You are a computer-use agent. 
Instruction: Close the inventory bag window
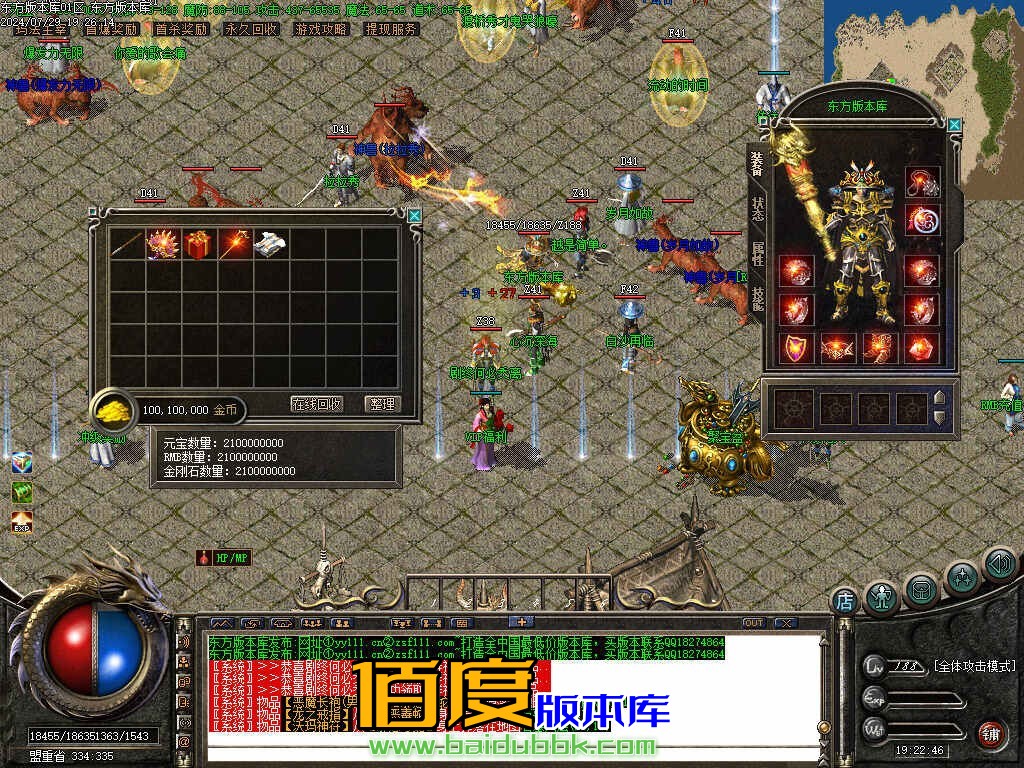click(x=414, y=215)
